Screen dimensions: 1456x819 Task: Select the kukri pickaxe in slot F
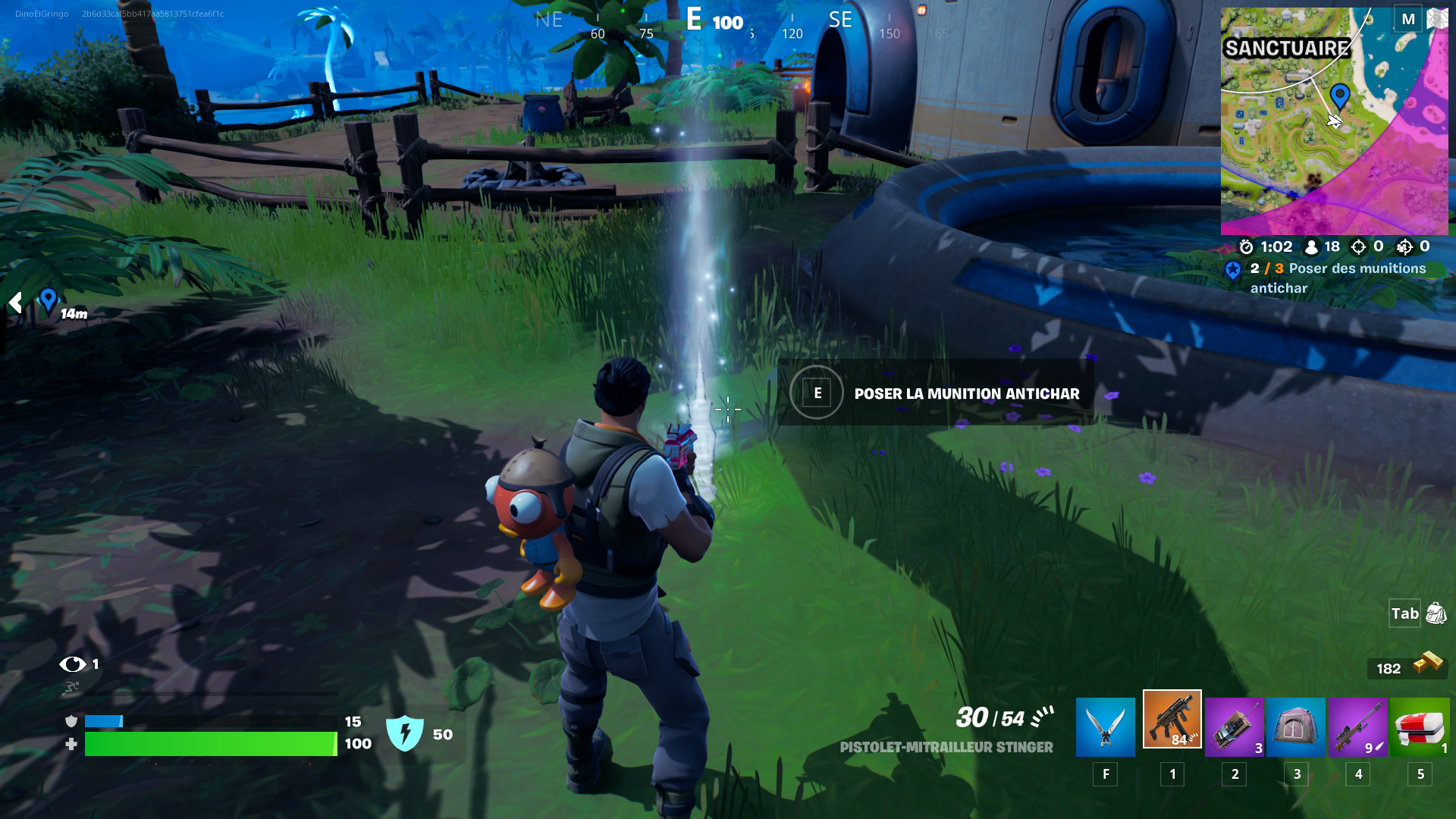(1105, 726)
